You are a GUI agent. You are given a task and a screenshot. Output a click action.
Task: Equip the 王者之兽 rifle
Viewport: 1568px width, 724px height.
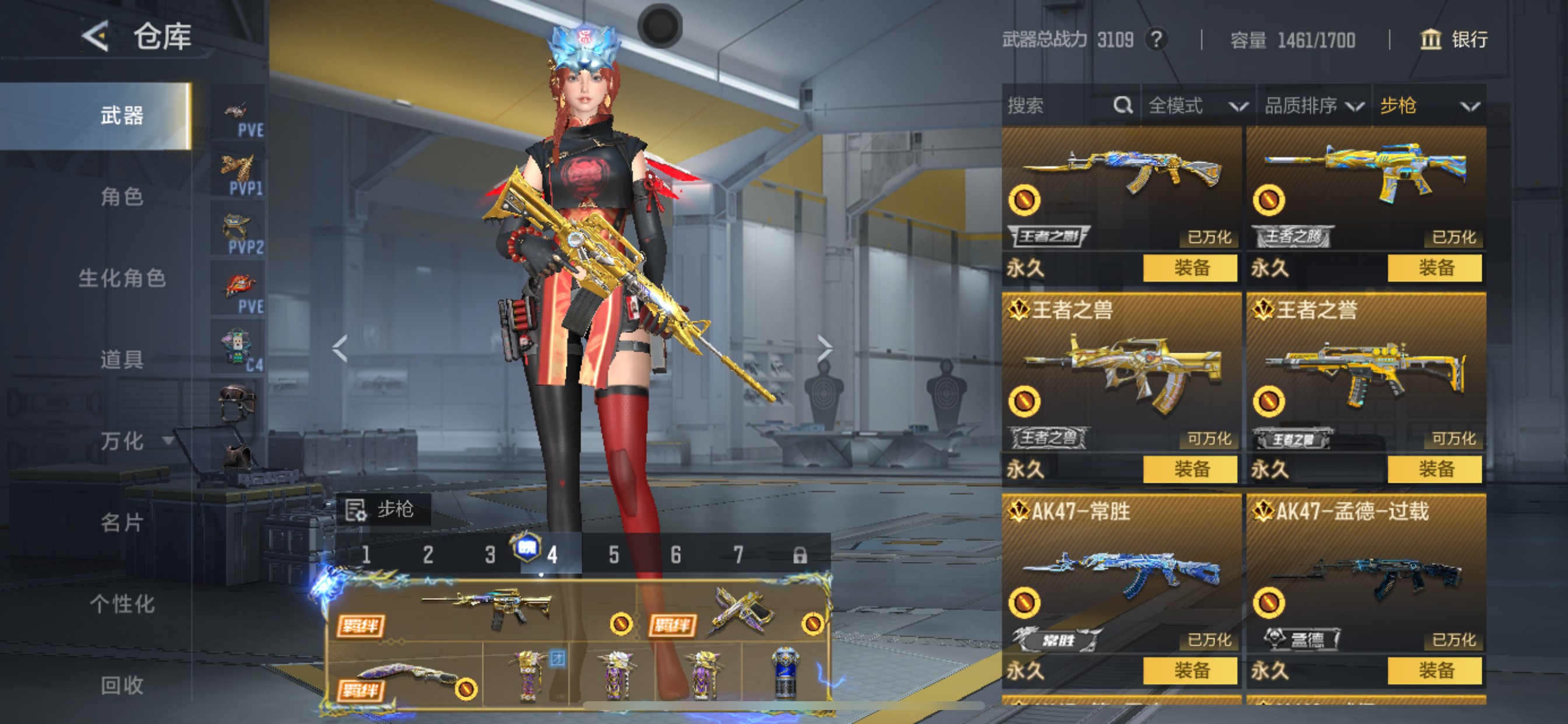pos(1190,469)
